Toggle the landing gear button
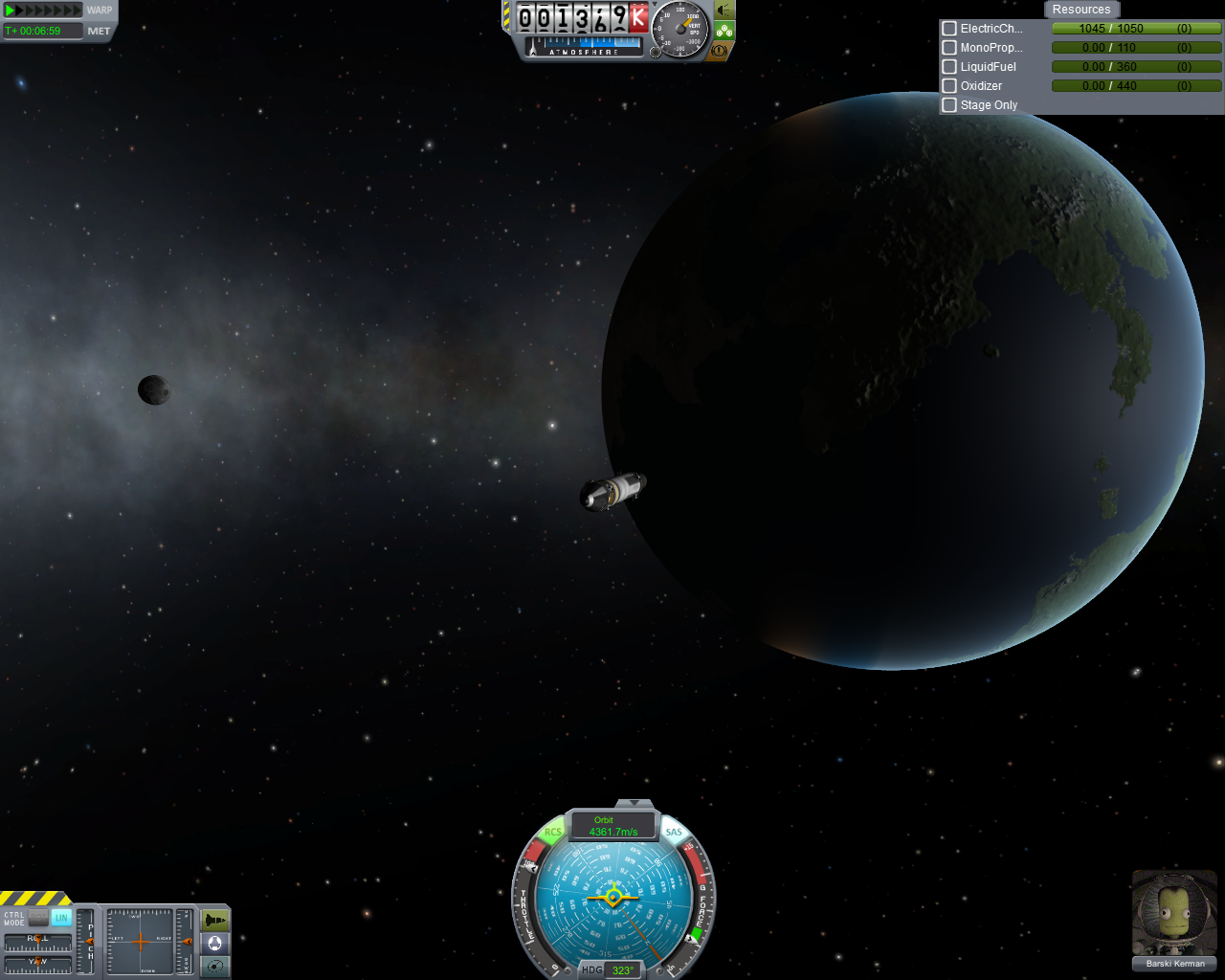This screenshot has height=980, width=1225. coord(724,31)
